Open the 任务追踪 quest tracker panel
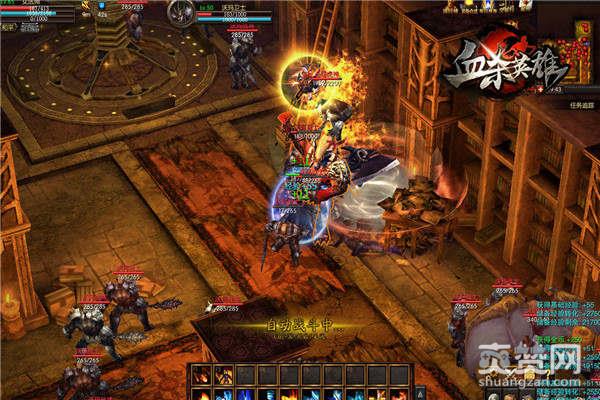 pos(573,104)
